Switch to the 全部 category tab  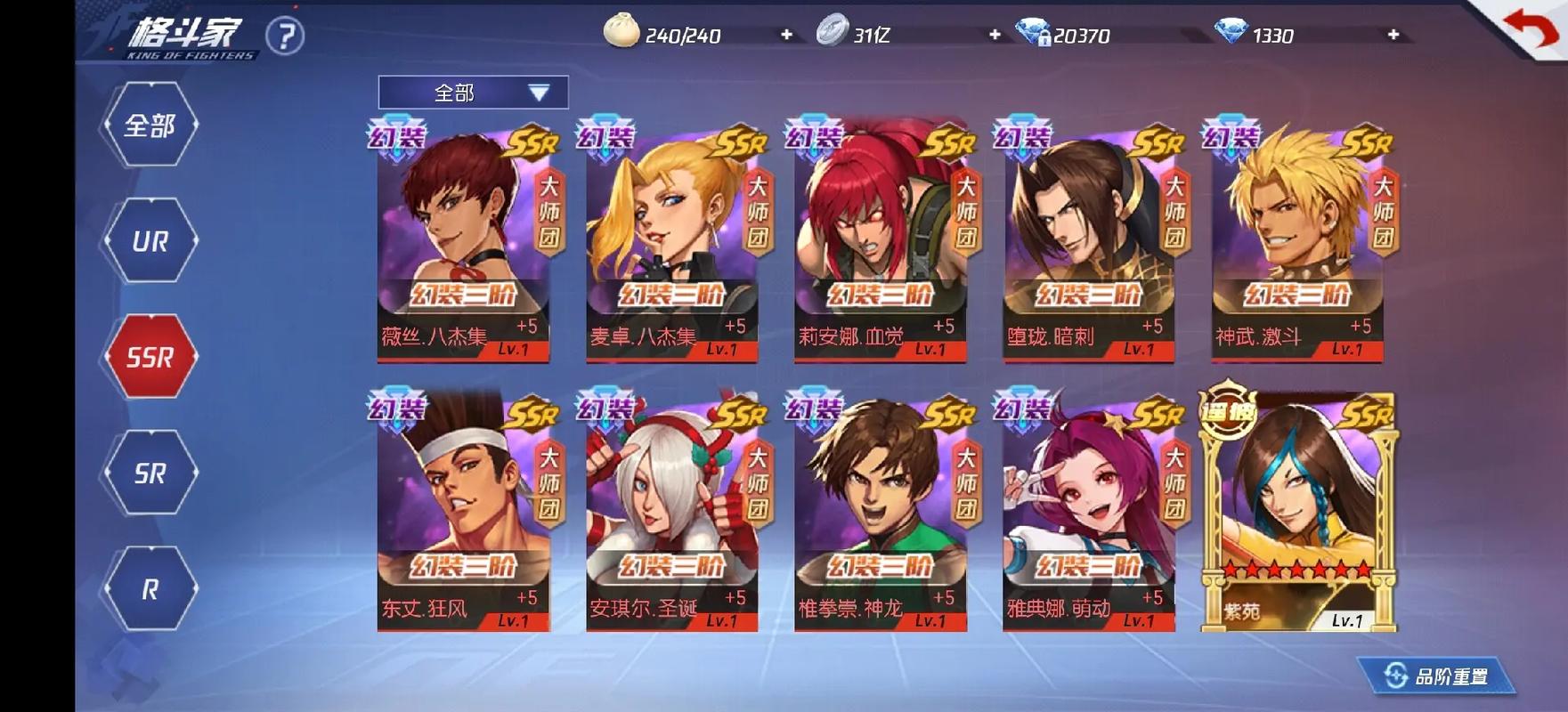pos(150,125)
